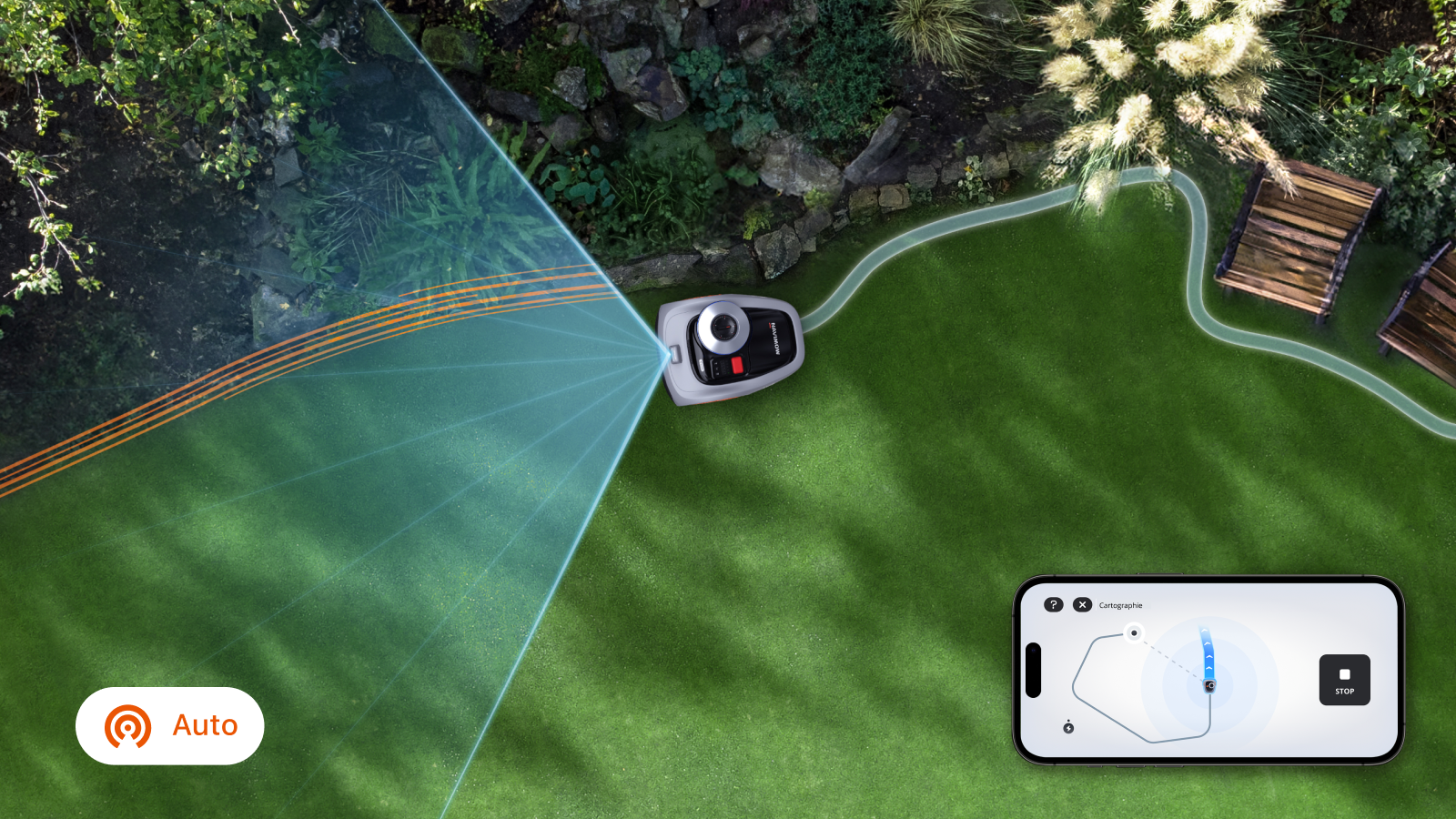Expand the boundary path on the phone map

point(1077,675)
